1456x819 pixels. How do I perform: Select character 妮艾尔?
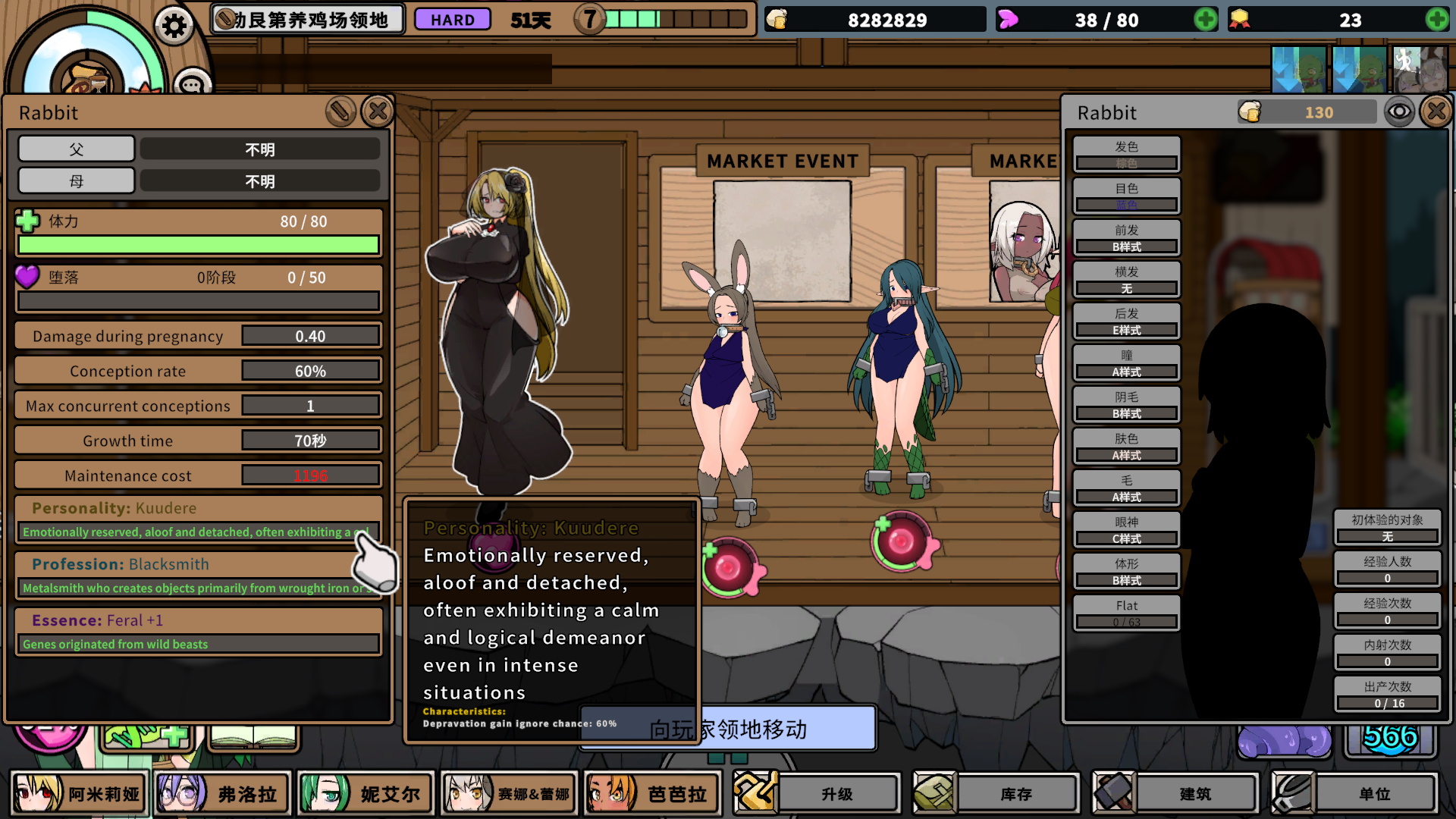[x=366, y=793]
